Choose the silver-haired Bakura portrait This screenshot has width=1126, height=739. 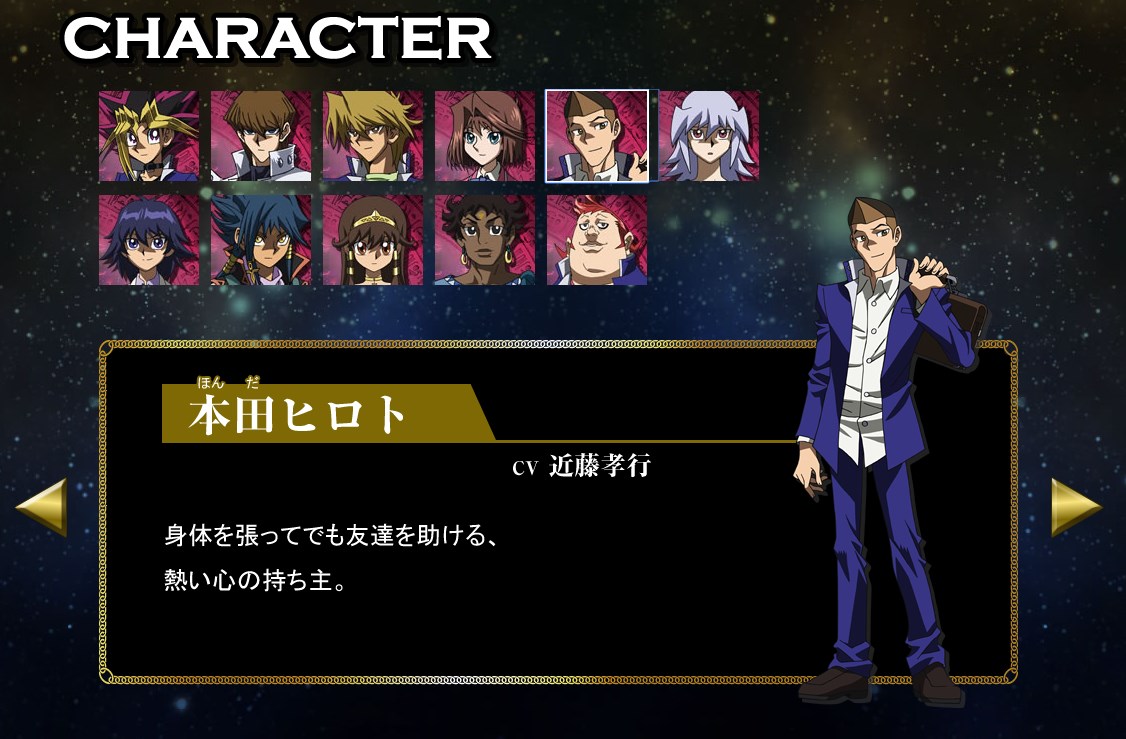click(709, 136)
